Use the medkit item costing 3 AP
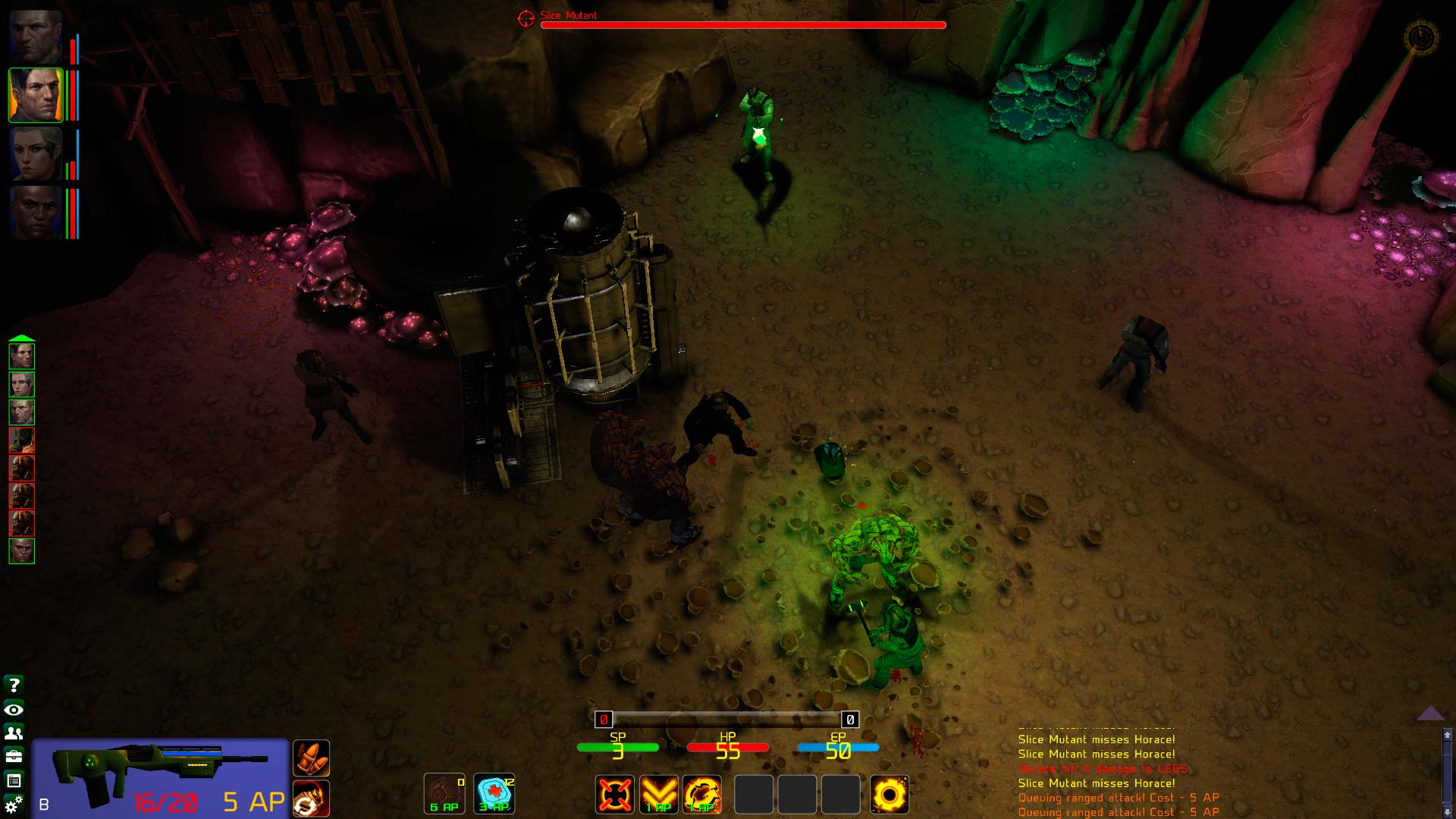 (494, 793)
